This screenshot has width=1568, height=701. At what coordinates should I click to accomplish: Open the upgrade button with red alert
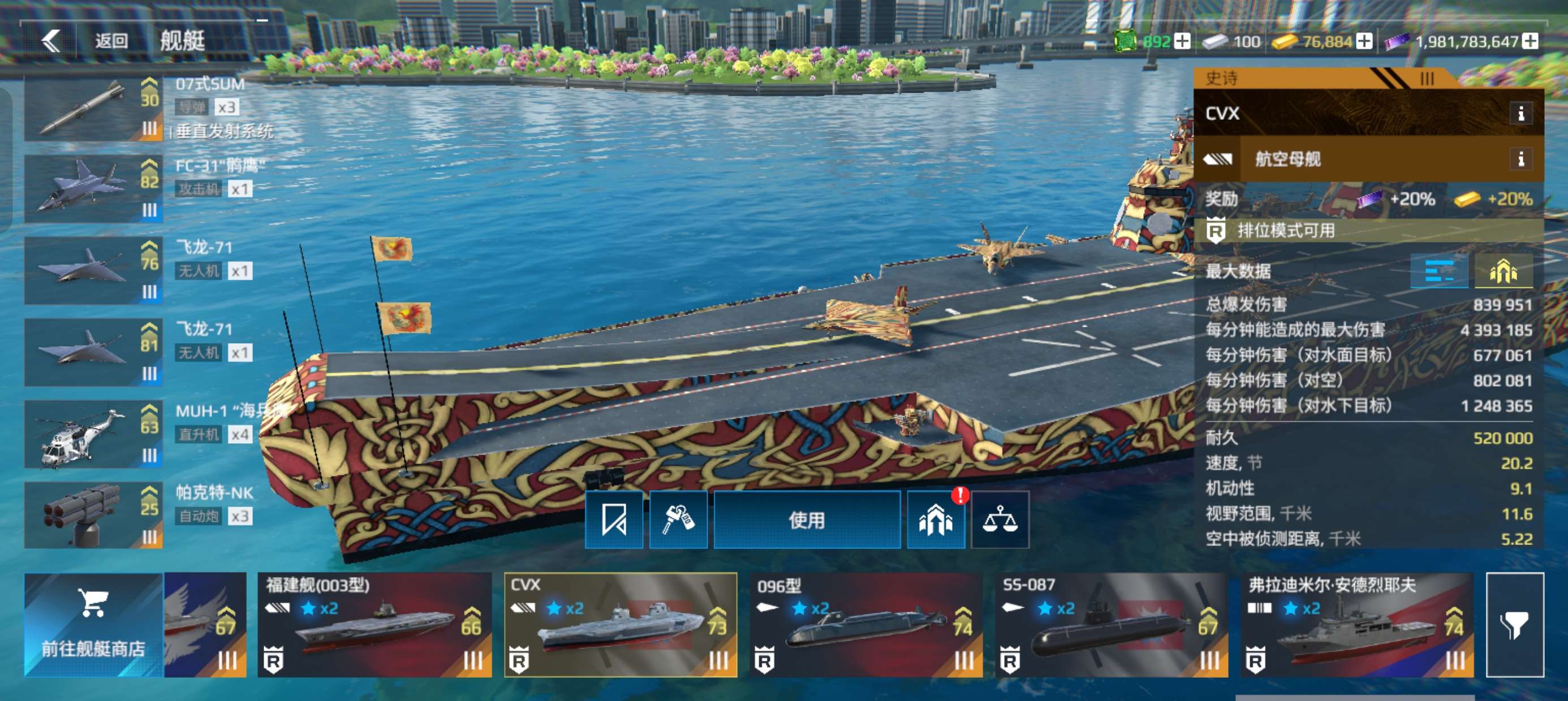coord(935,520)
